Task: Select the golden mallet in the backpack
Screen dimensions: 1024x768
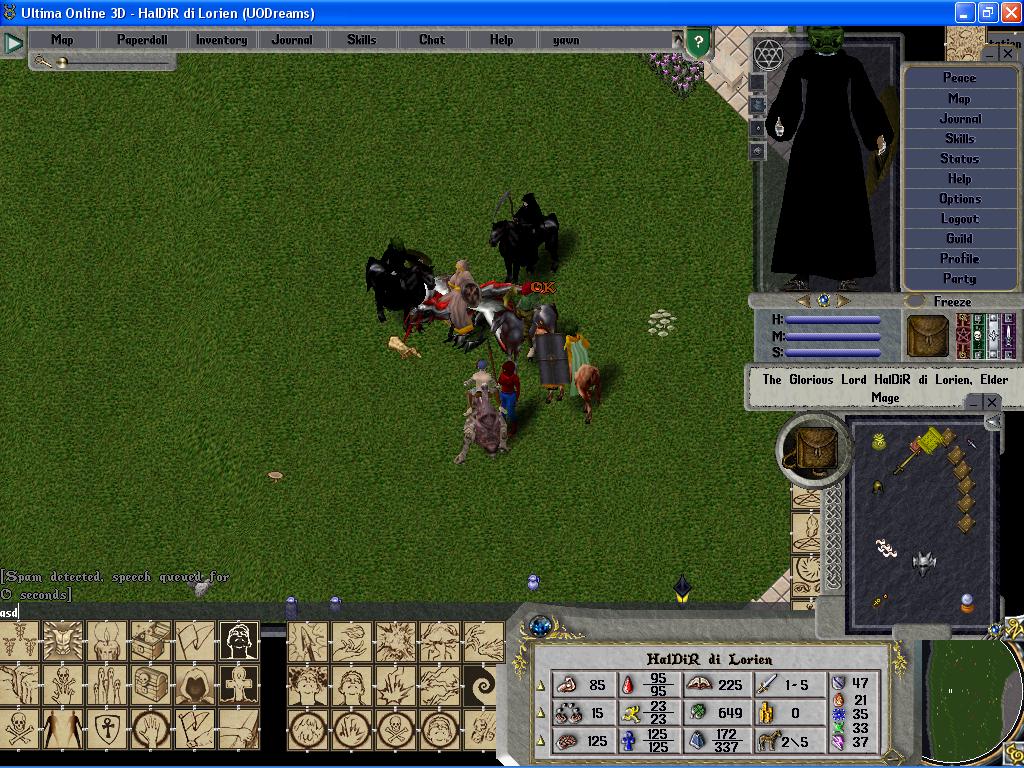Action: pyautogui.click(x=923, y=447)
